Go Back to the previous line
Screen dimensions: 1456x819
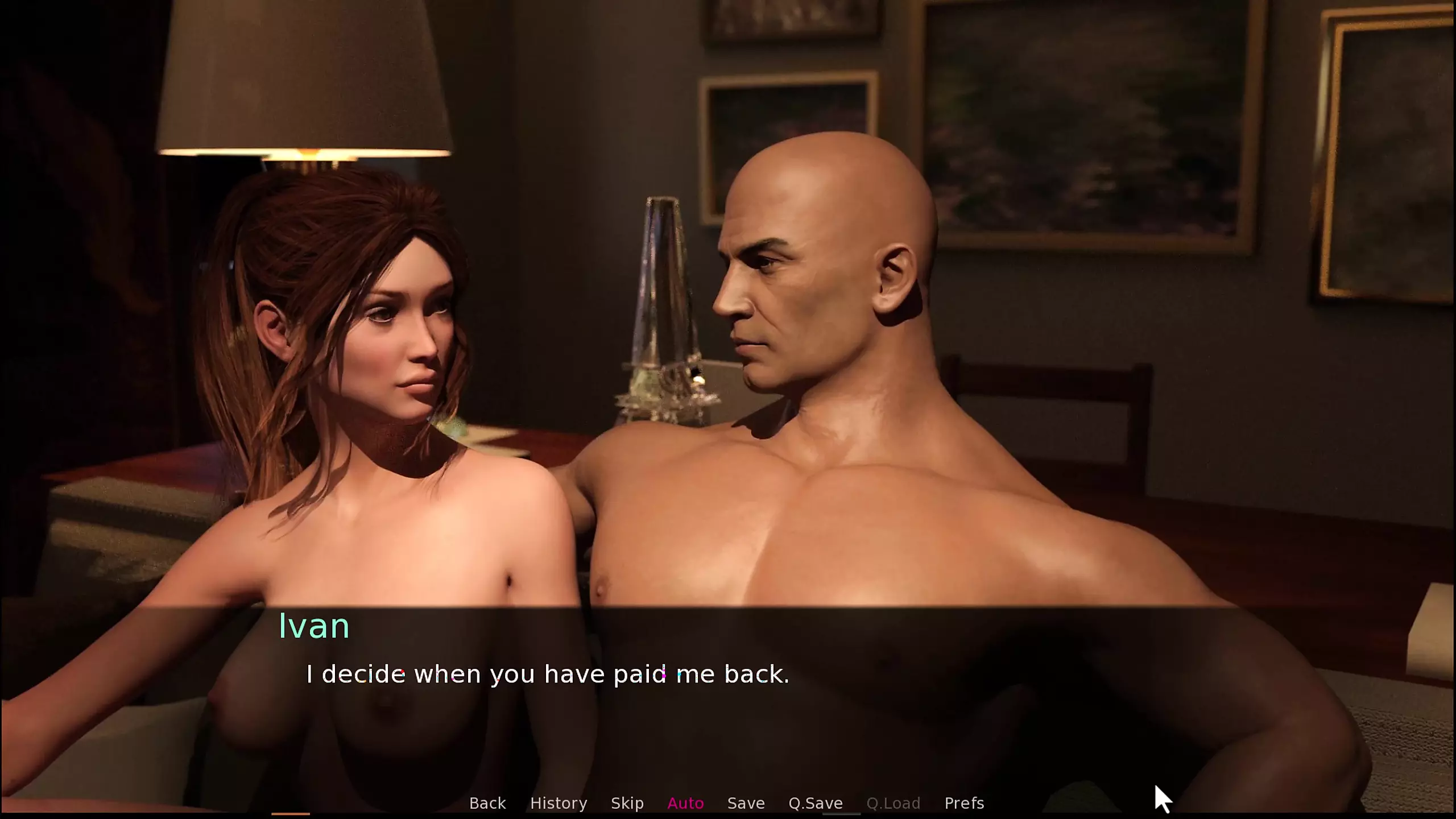click(x=487, y=803)
